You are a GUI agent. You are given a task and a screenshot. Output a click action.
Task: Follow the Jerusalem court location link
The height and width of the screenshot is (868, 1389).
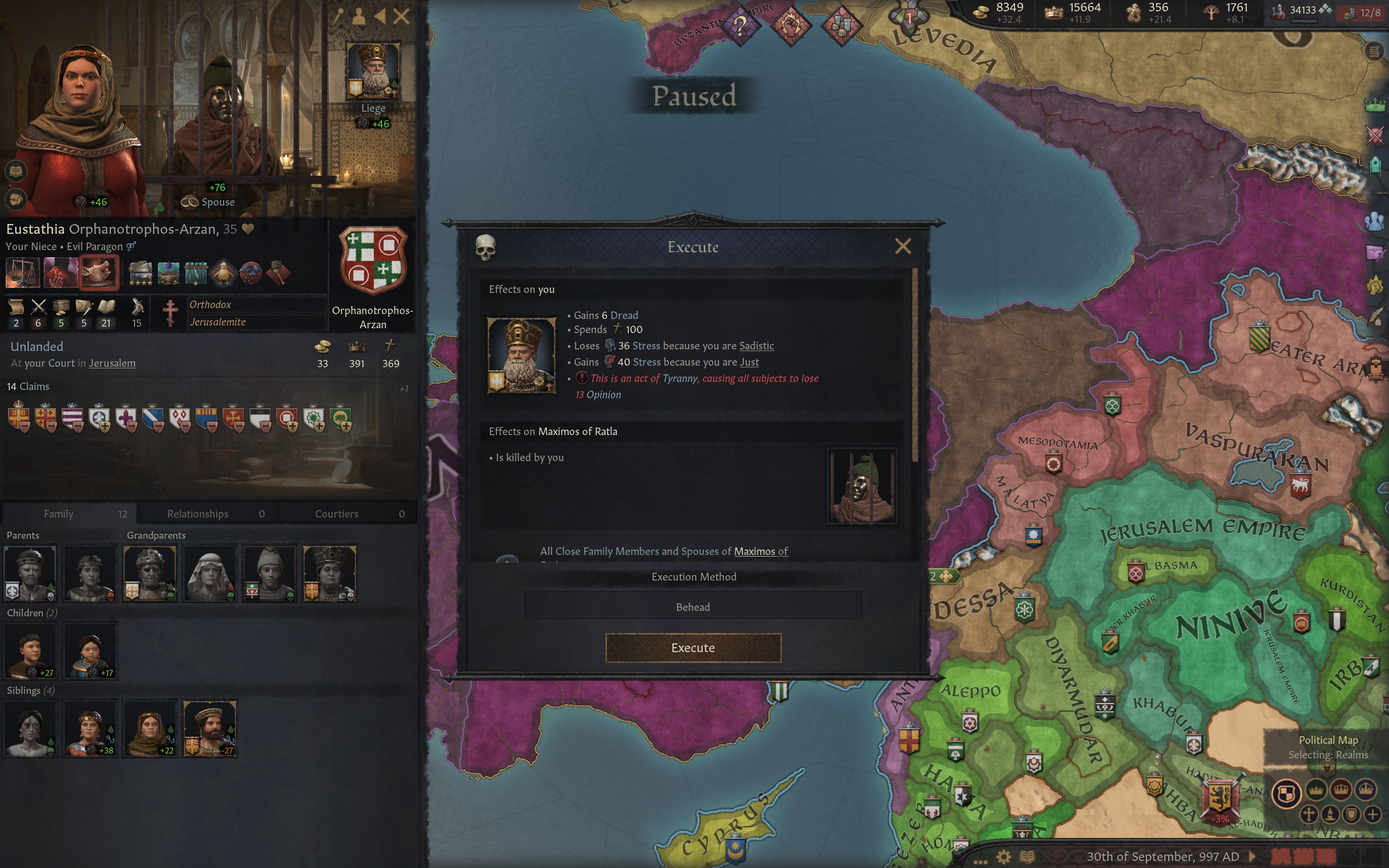112,363
